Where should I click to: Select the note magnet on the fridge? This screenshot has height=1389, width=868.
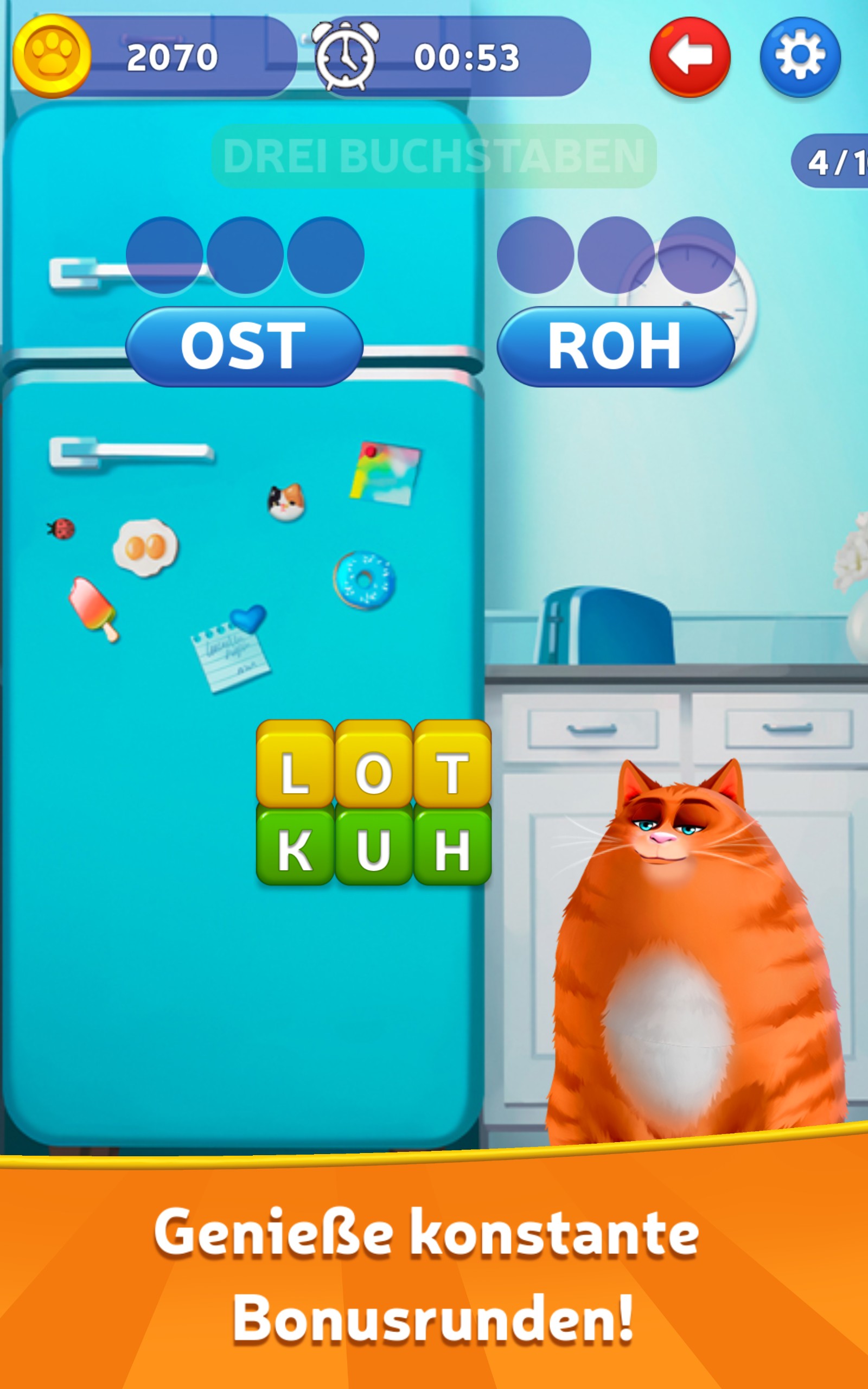[229, 660]
